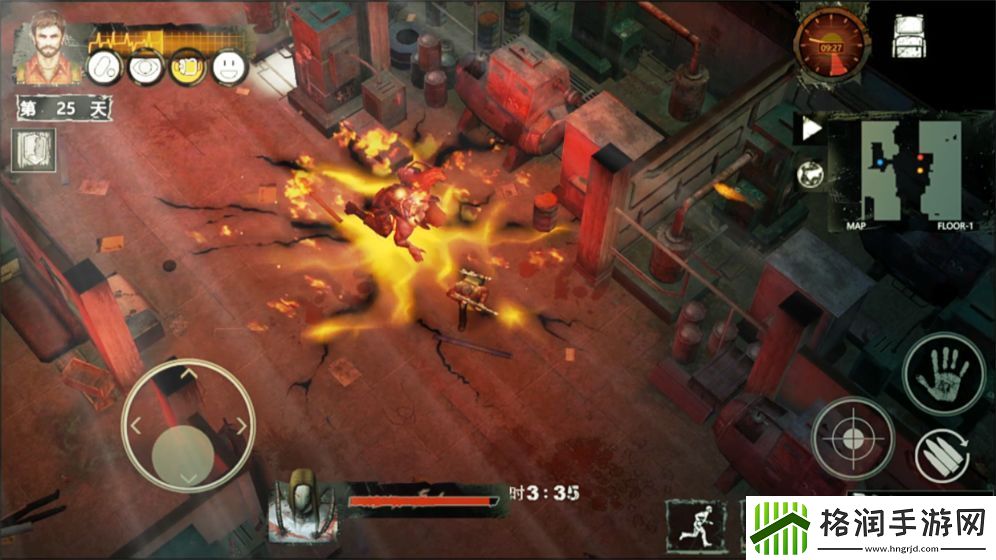Select the yellow beer mug thirst icon
The width and height of the screenshot is (996, 560).
(188, 67)
